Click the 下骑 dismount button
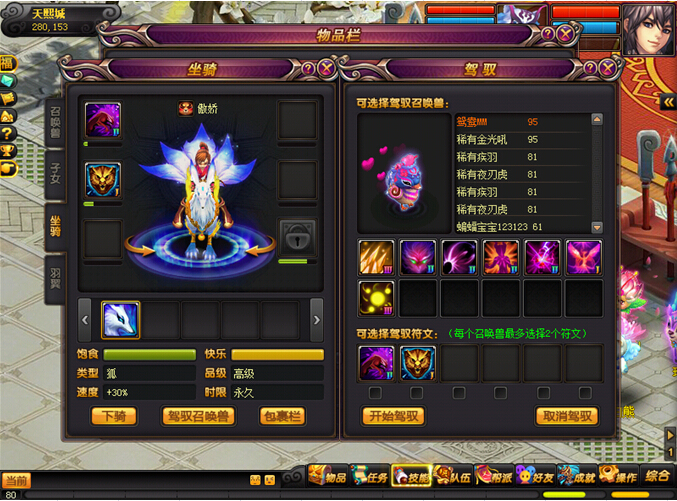This screenshot has width=677, height=501. (114, 417)
